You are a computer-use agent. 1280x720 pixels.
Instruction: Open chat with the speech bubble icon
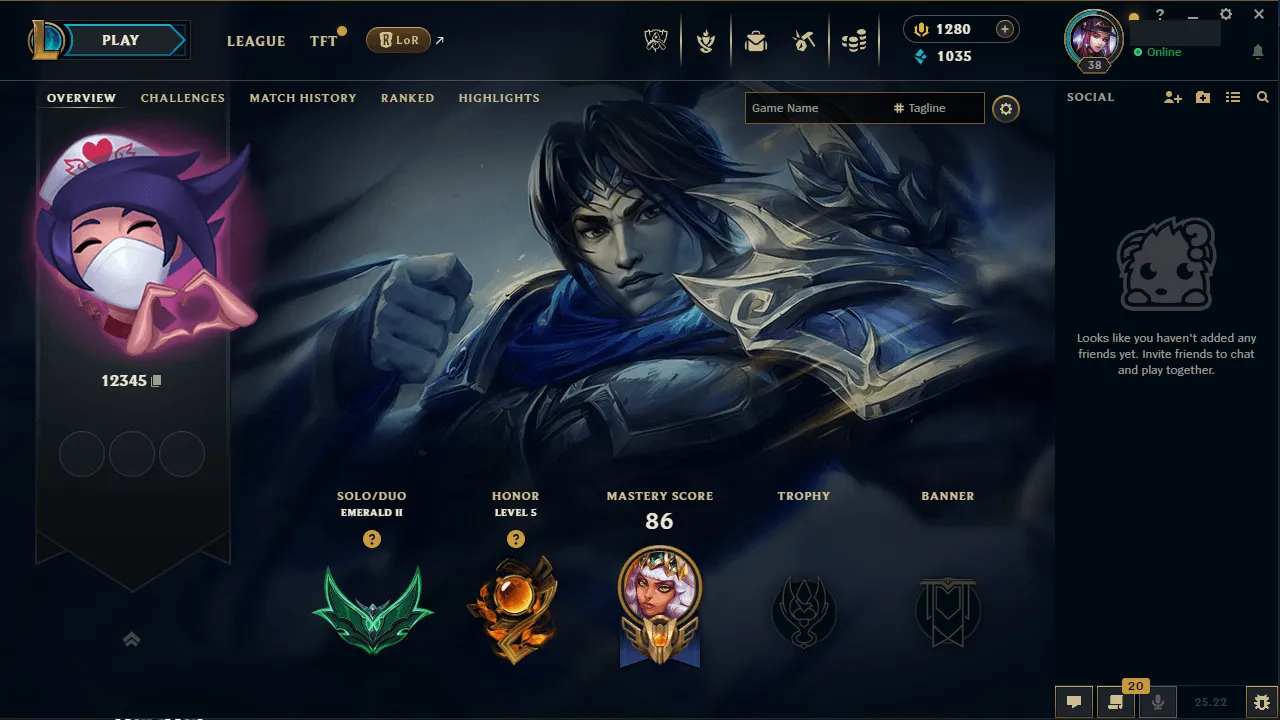coord(1074,701)
